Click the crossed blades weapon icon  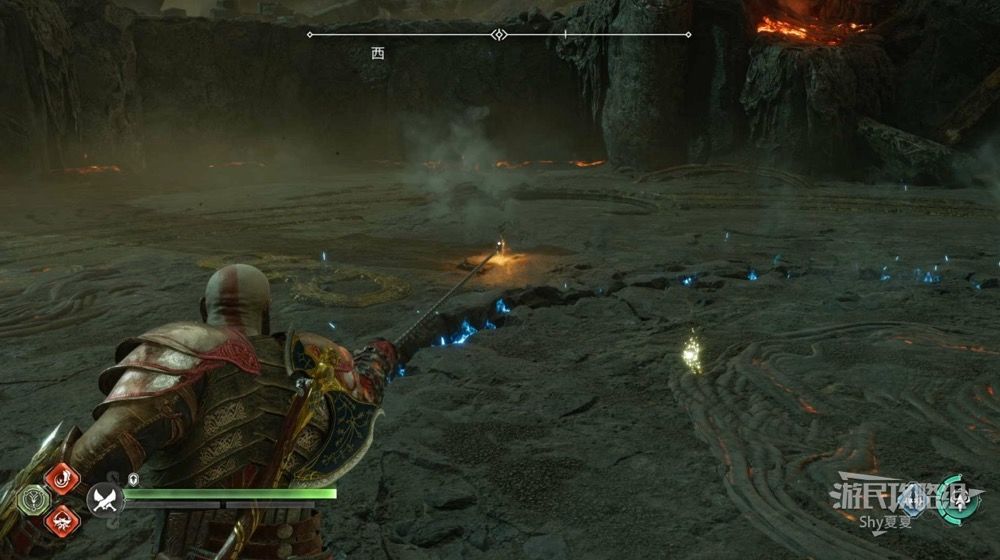point(104,498)
